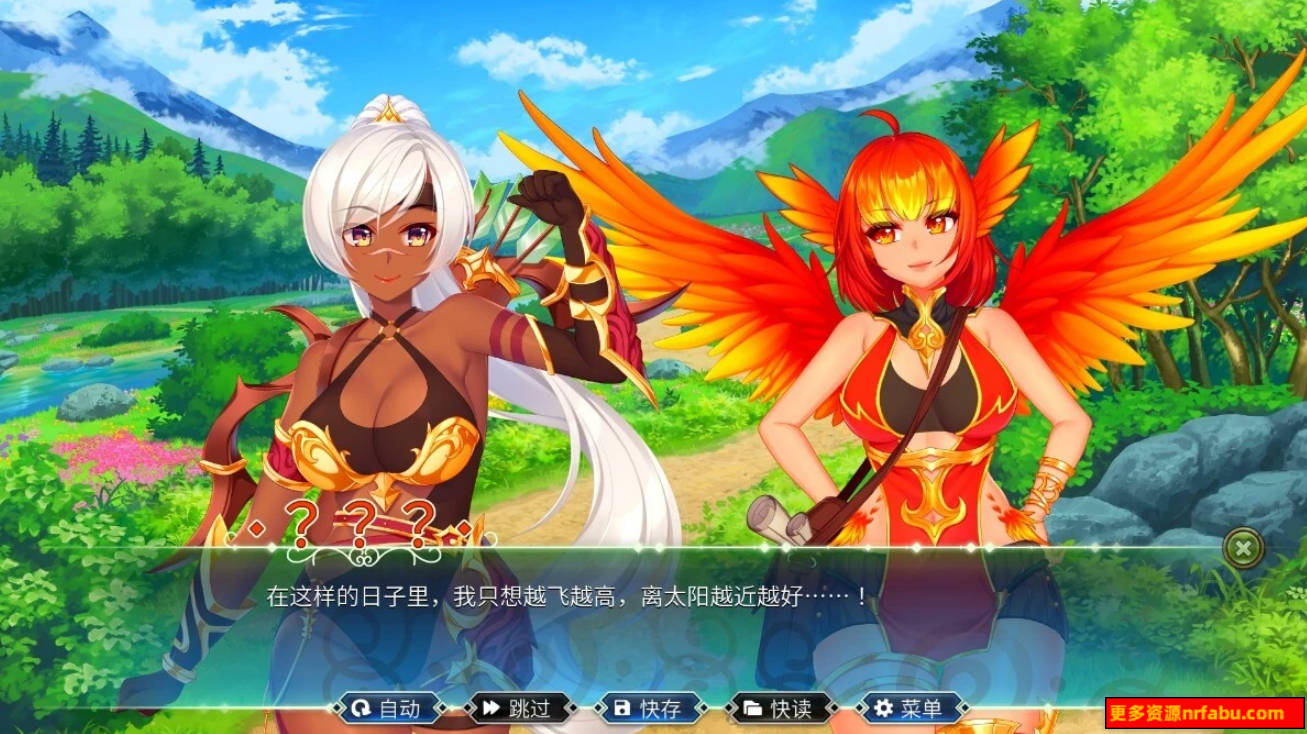The image size is (1307, 734).
Task: Select the auto-play circular arrow icon
Action: click(x=362, y=708)
